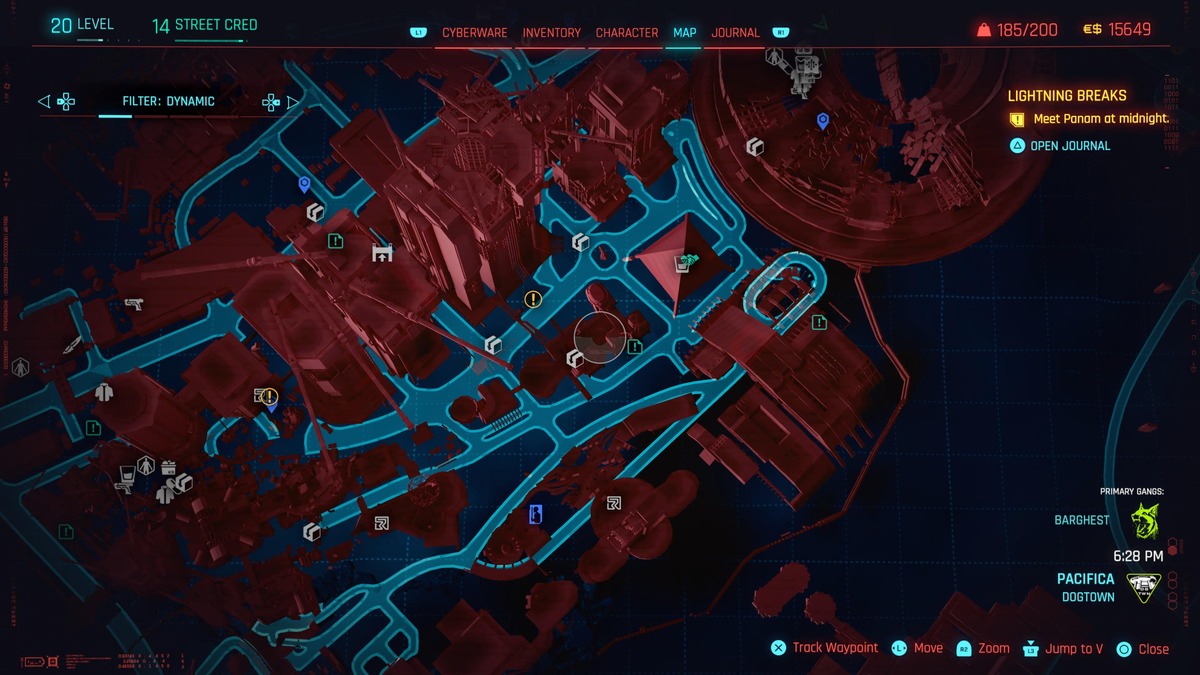Open the Inventory tab
The image size is (1200, 675).
coord(551,33)
